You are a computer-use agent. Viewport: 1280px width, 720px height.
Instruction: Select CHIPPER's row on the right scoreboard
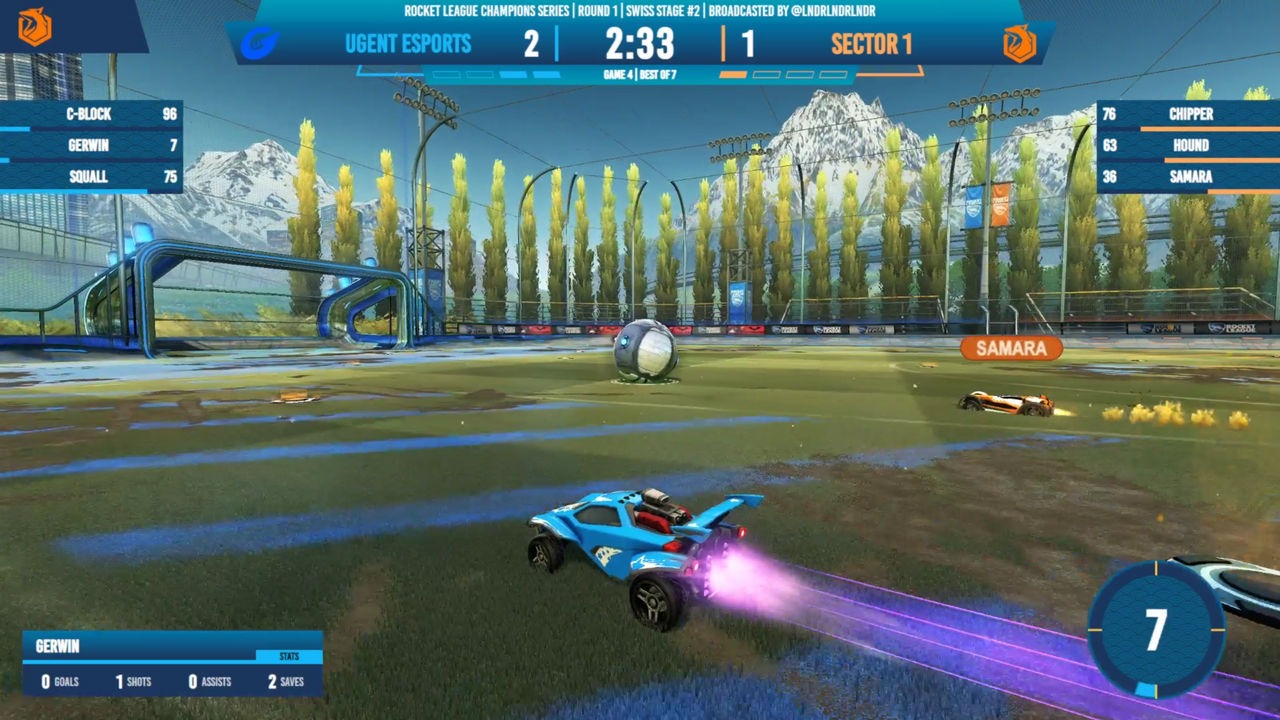coord(1190,114)
